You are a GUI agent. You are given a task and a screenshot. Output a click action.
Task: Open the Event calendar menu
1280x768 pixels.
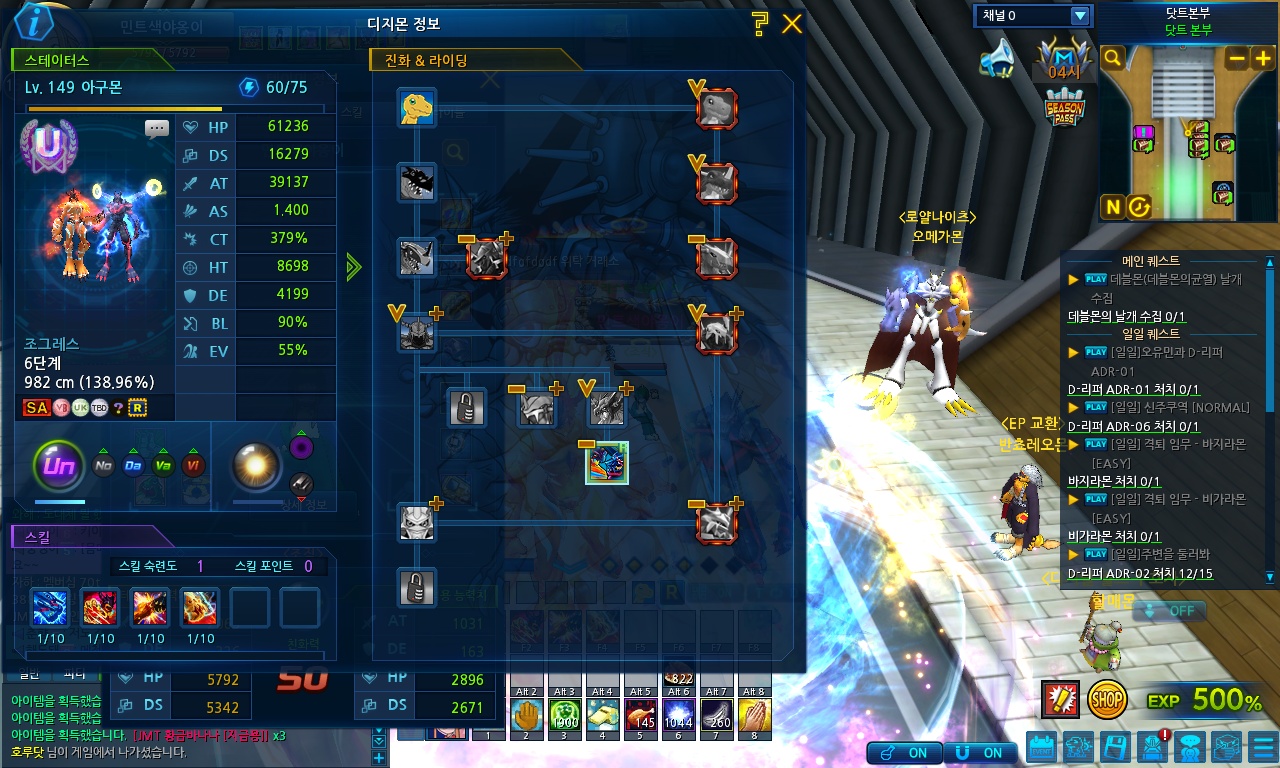[1041, 748]
